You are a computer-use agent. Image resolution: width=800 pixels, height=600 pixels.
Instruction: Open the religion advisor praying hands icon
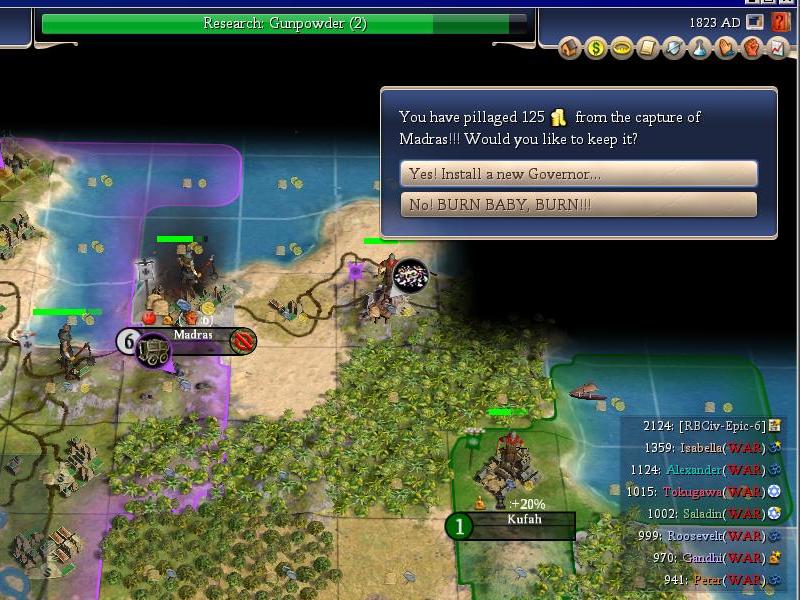coord(726,48)
